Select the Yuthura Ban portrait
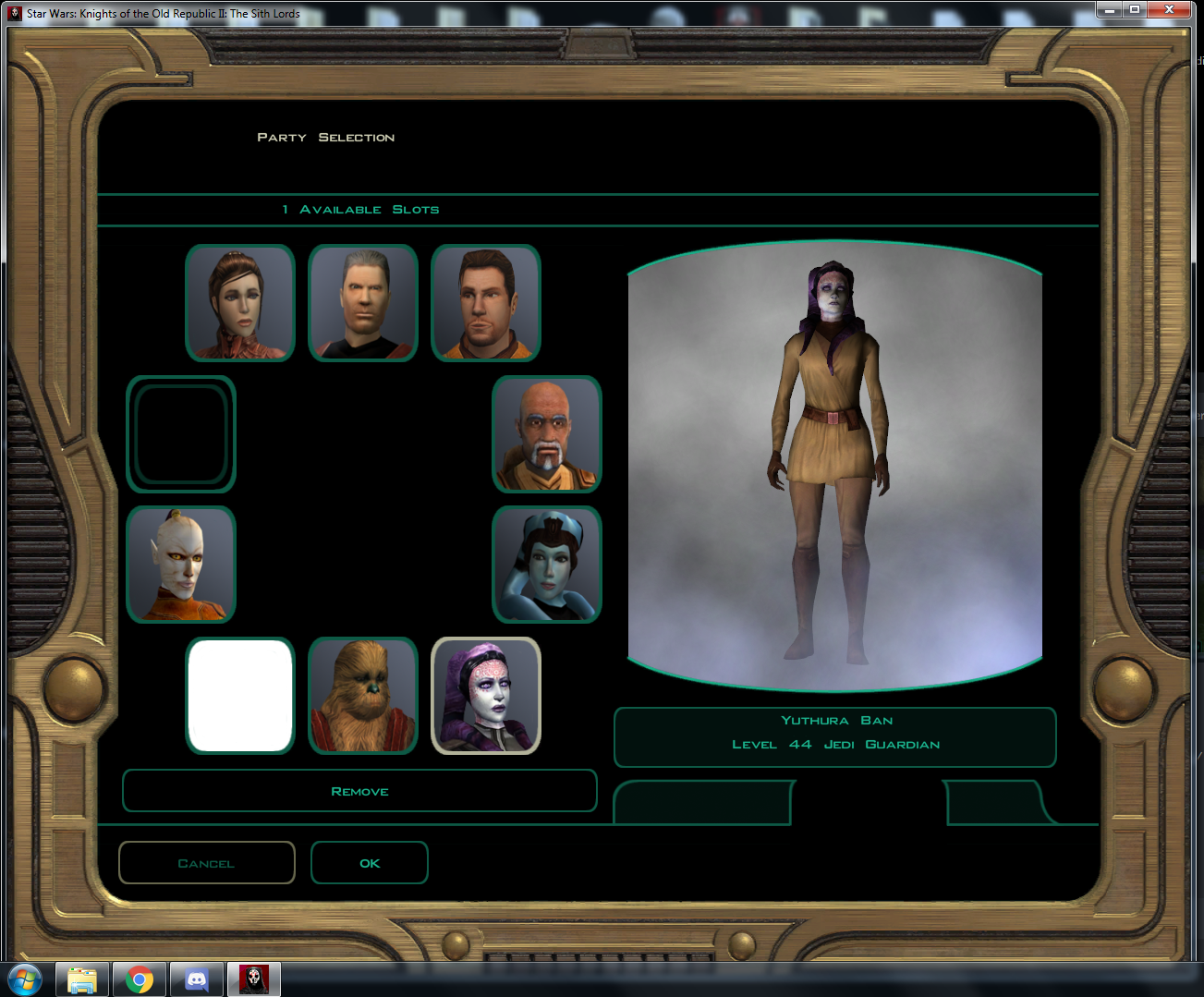 [486, 696]
